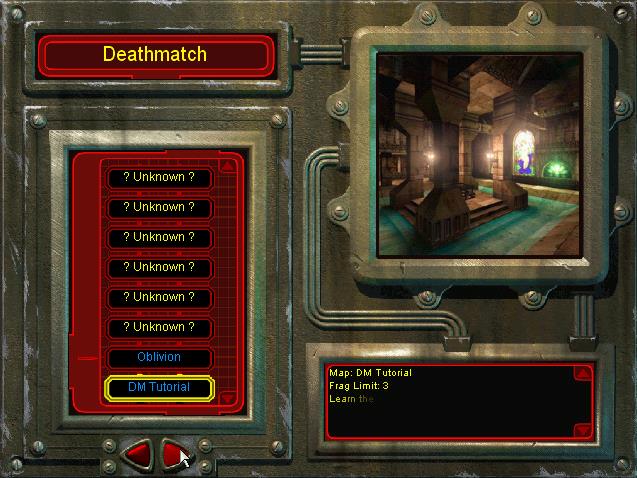
Task: Choose the Oblivion map entry
Action: pyautogui.click(x=159, y=357)
